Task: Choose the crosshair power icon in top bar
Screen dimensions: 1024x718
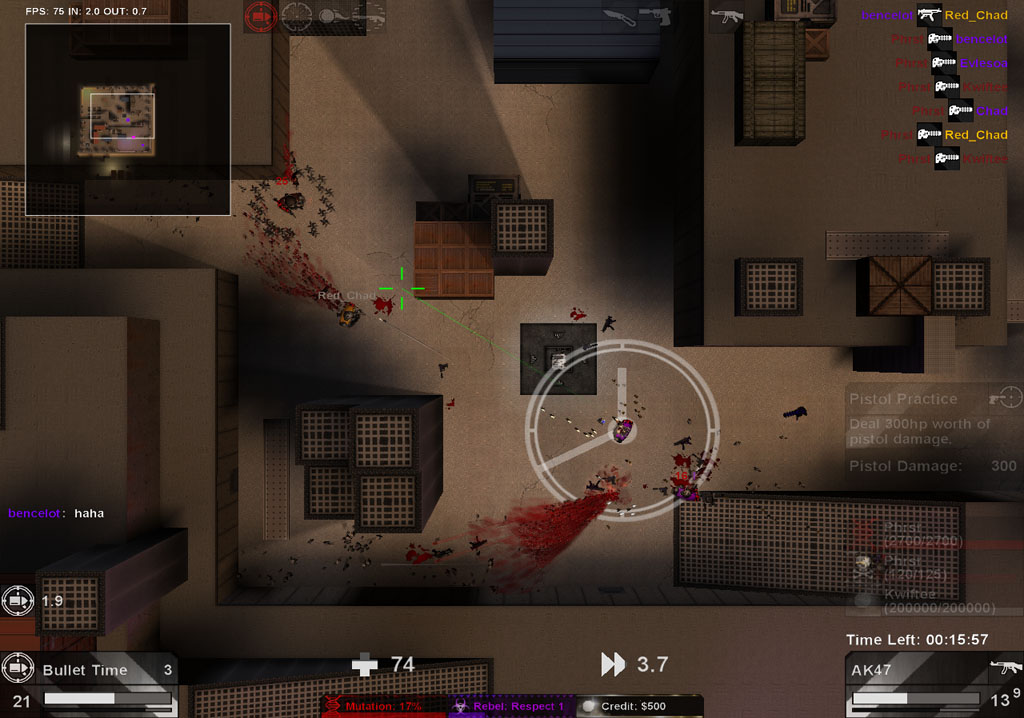Action: [x=297, y=16]
